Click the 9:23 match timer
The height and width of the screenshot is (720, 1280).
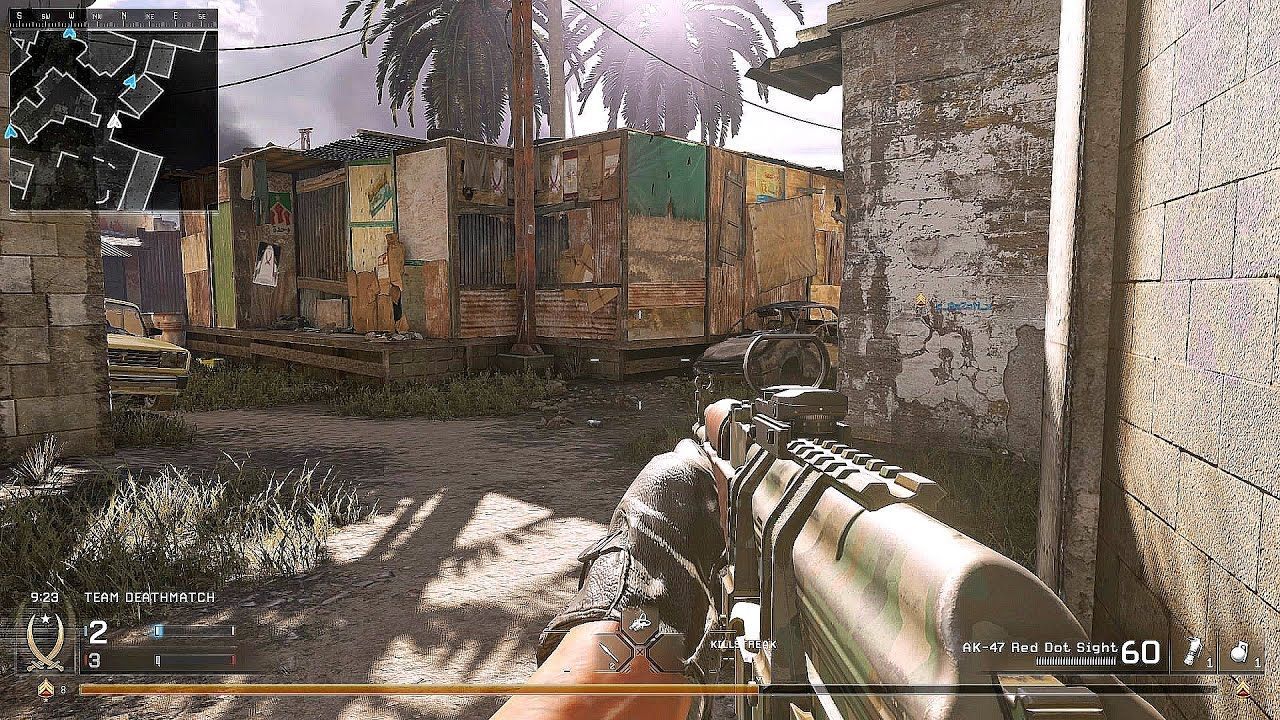(x=44, y=597)
